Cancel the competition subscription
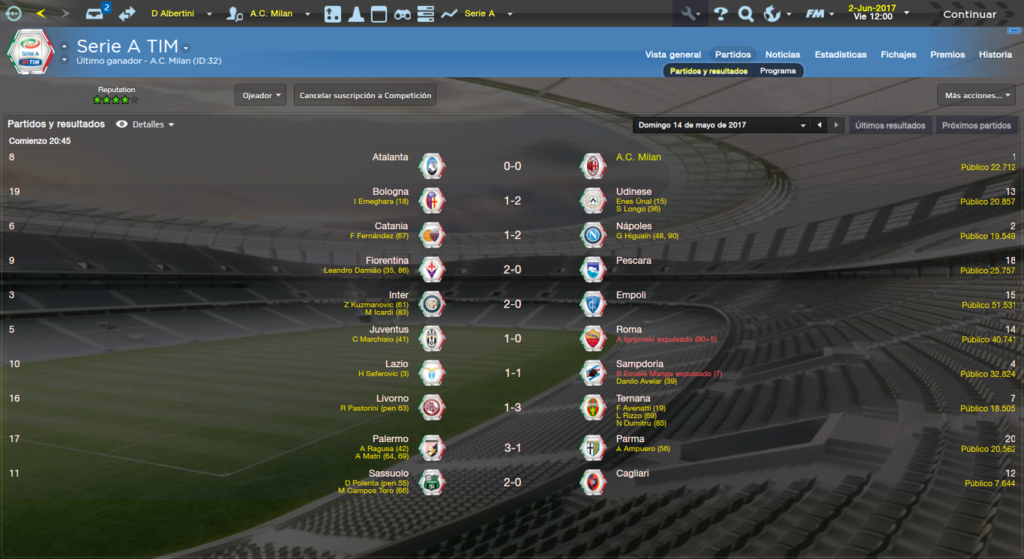1024x559 pixels. point(365,95)
